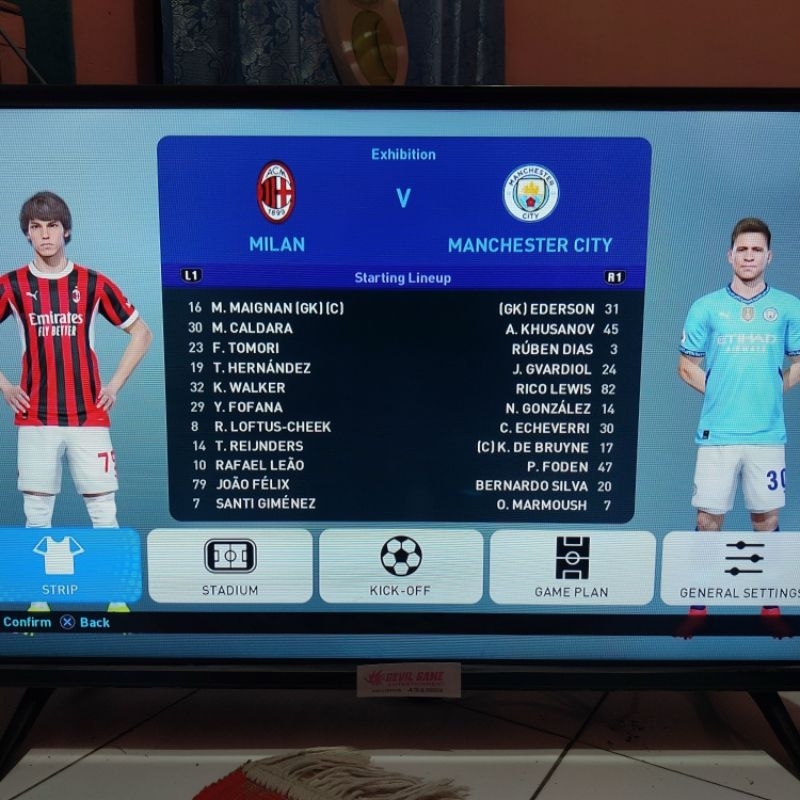Click the Manchester City club crest
Viewport: 800px width, 800px height.
tap(530, 194)
